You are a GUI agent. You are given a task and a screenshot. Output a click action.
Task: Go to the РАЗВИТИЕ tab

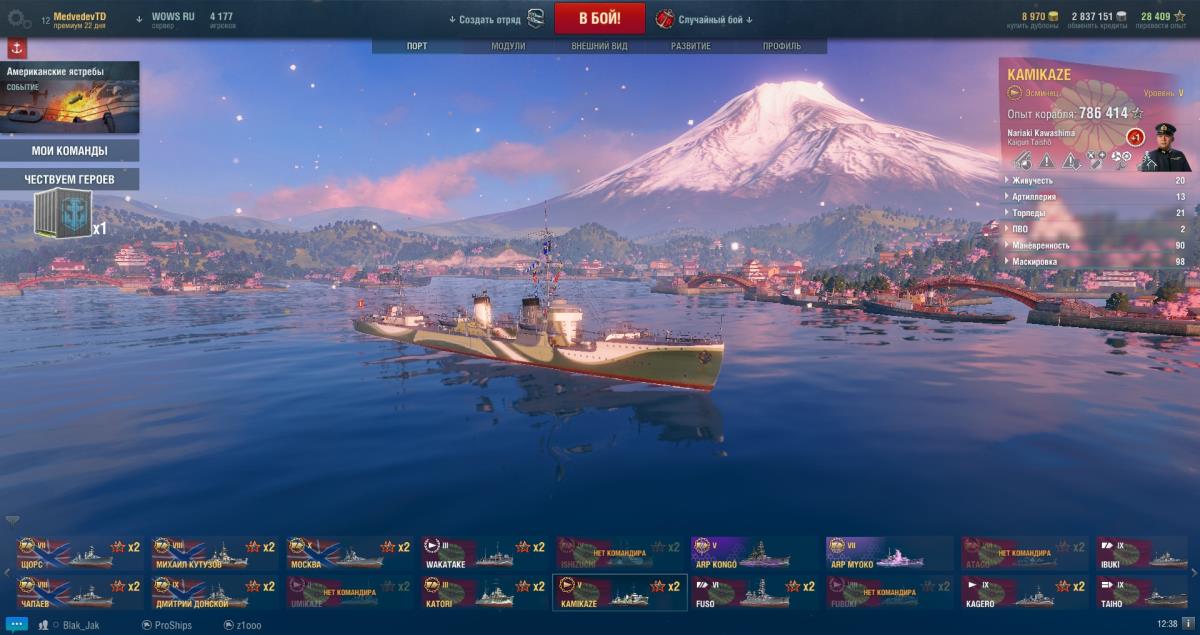pos(691,46)
